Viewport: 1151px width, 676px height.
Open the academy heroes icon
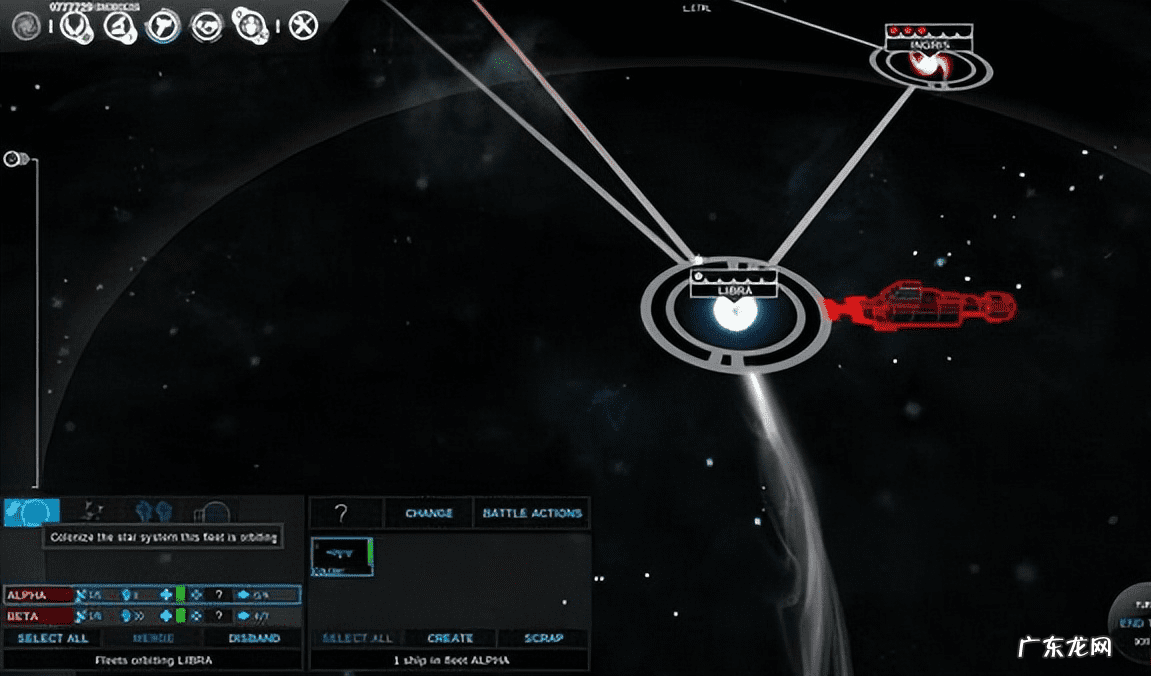[248, 25]
